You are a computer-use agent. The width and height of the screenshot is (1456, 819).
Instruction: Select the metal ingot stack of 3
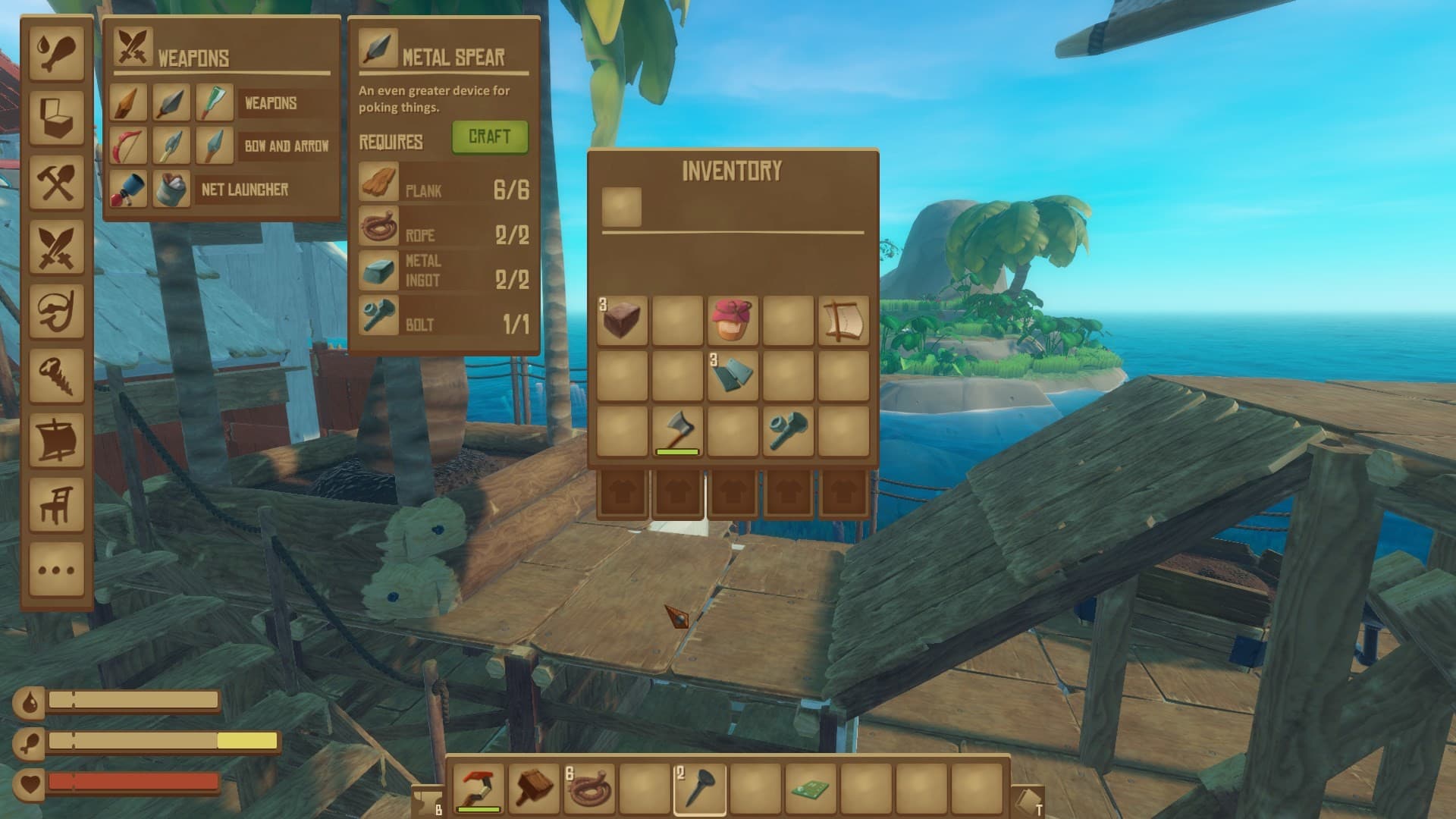733,374
